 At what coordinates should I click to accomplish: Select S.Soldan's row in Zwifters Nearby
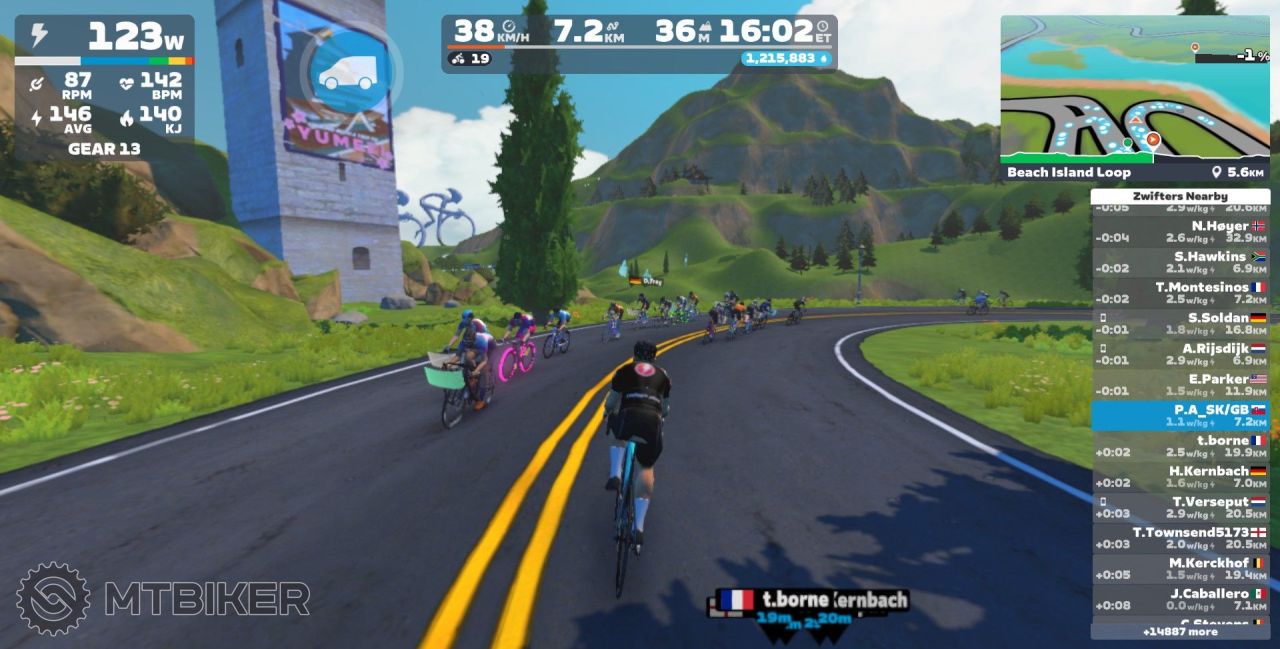click(1181, 324)
